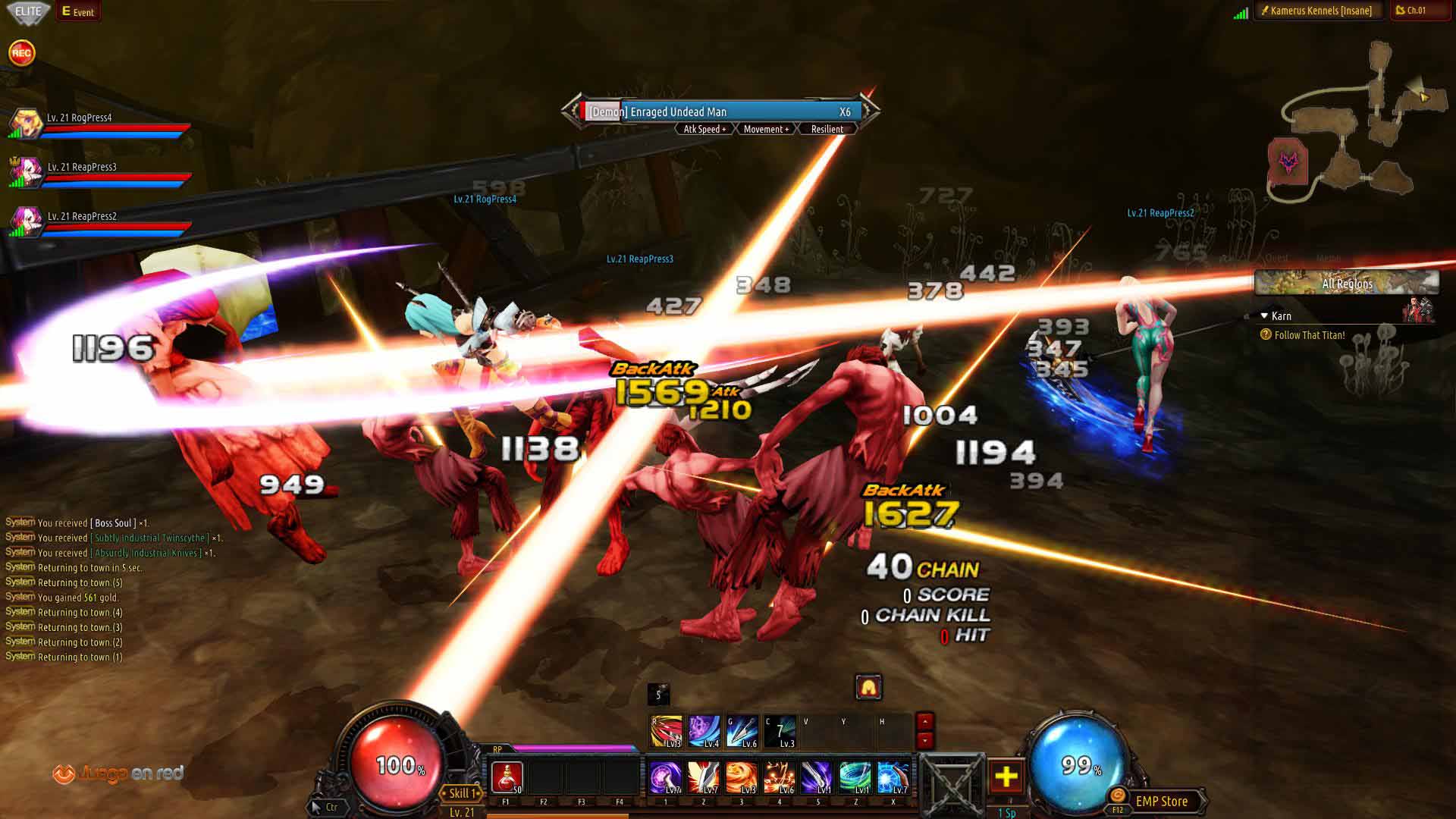Activate the green whirlwind skill on Z

tap(855, 778)
